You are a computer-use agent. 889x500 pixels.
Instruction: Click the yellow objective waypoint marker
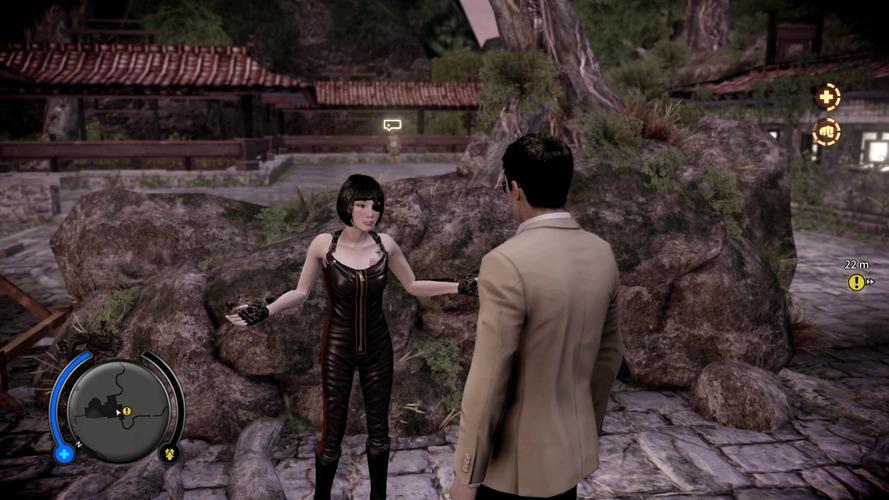(x=856, y=283)
